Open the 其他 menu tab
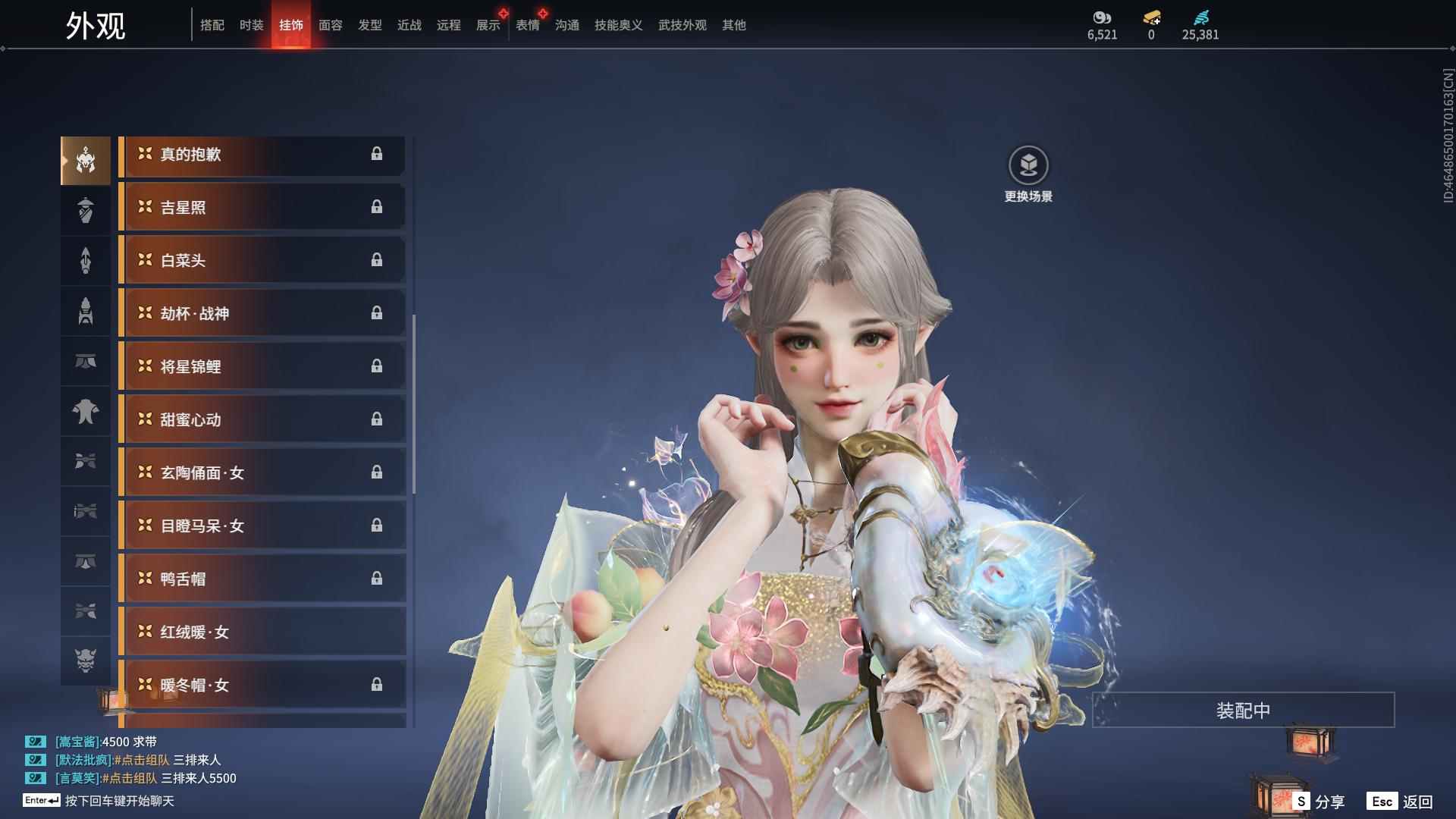Viewport: 1456px width, 819px height. coord(733,25)
